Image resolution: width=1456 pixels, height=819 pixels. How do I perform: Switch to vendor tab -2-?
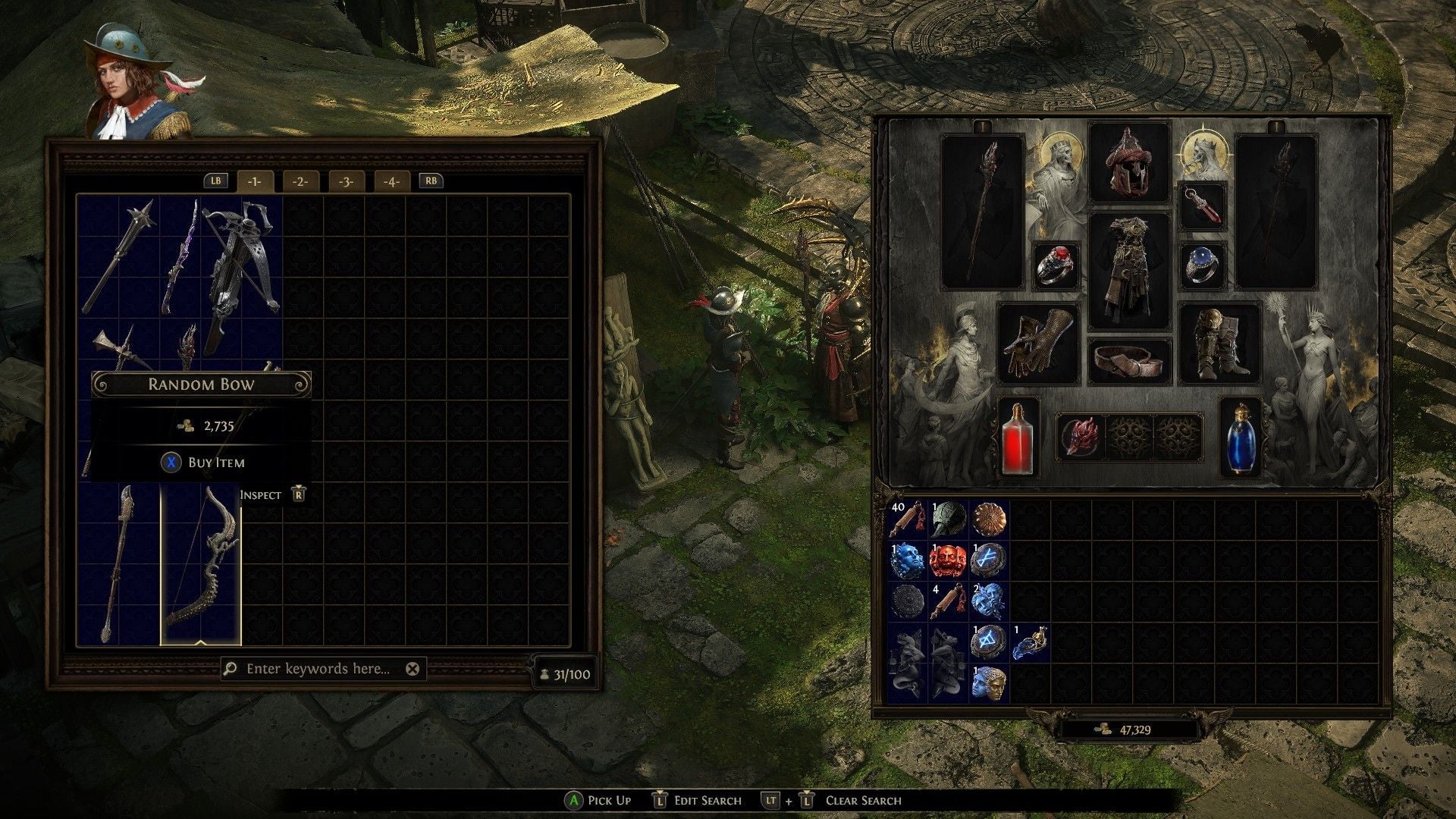point(300,182)
